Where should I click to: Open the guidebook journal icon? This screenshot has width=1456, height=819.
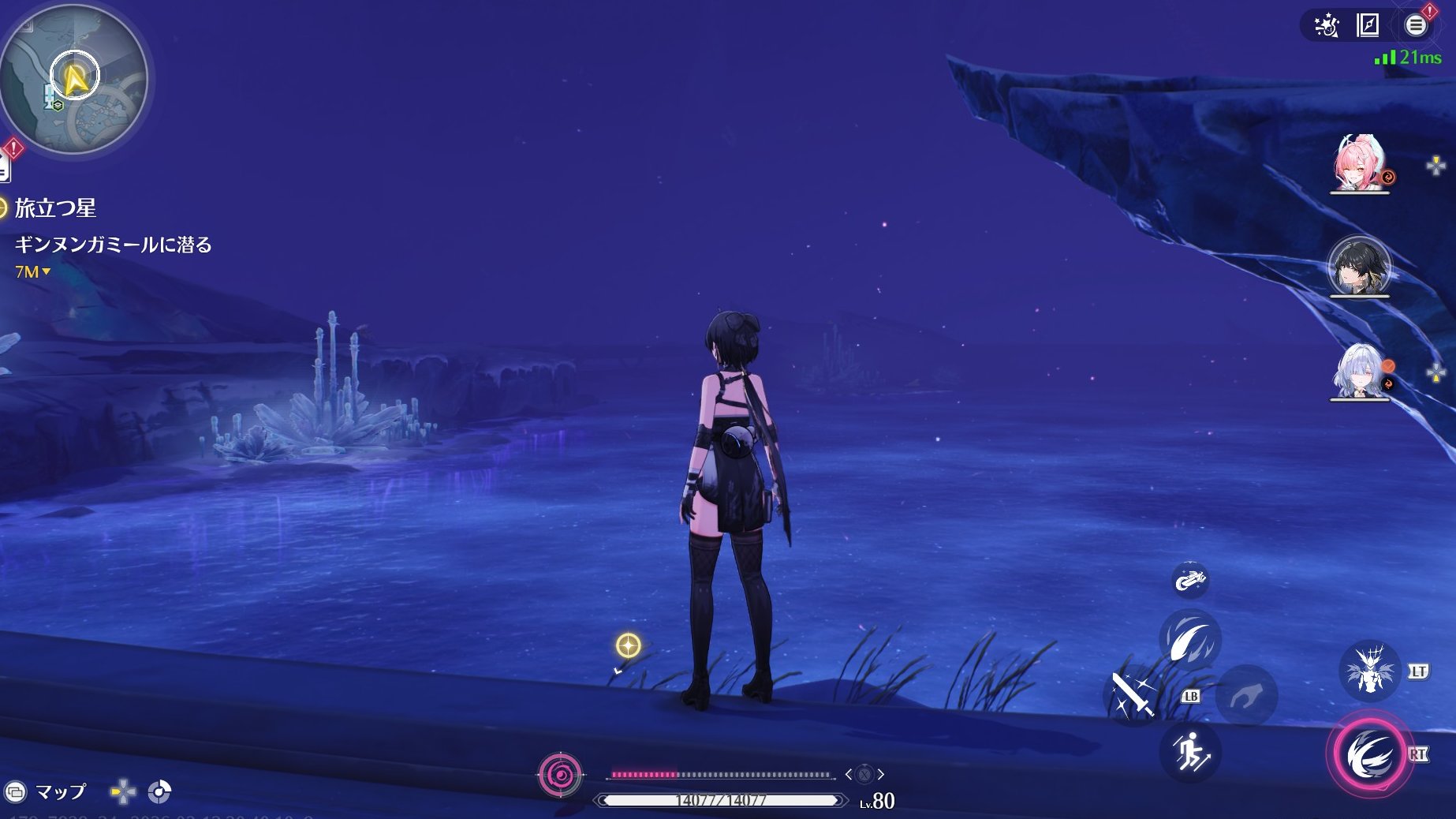tap(1368, 25)
